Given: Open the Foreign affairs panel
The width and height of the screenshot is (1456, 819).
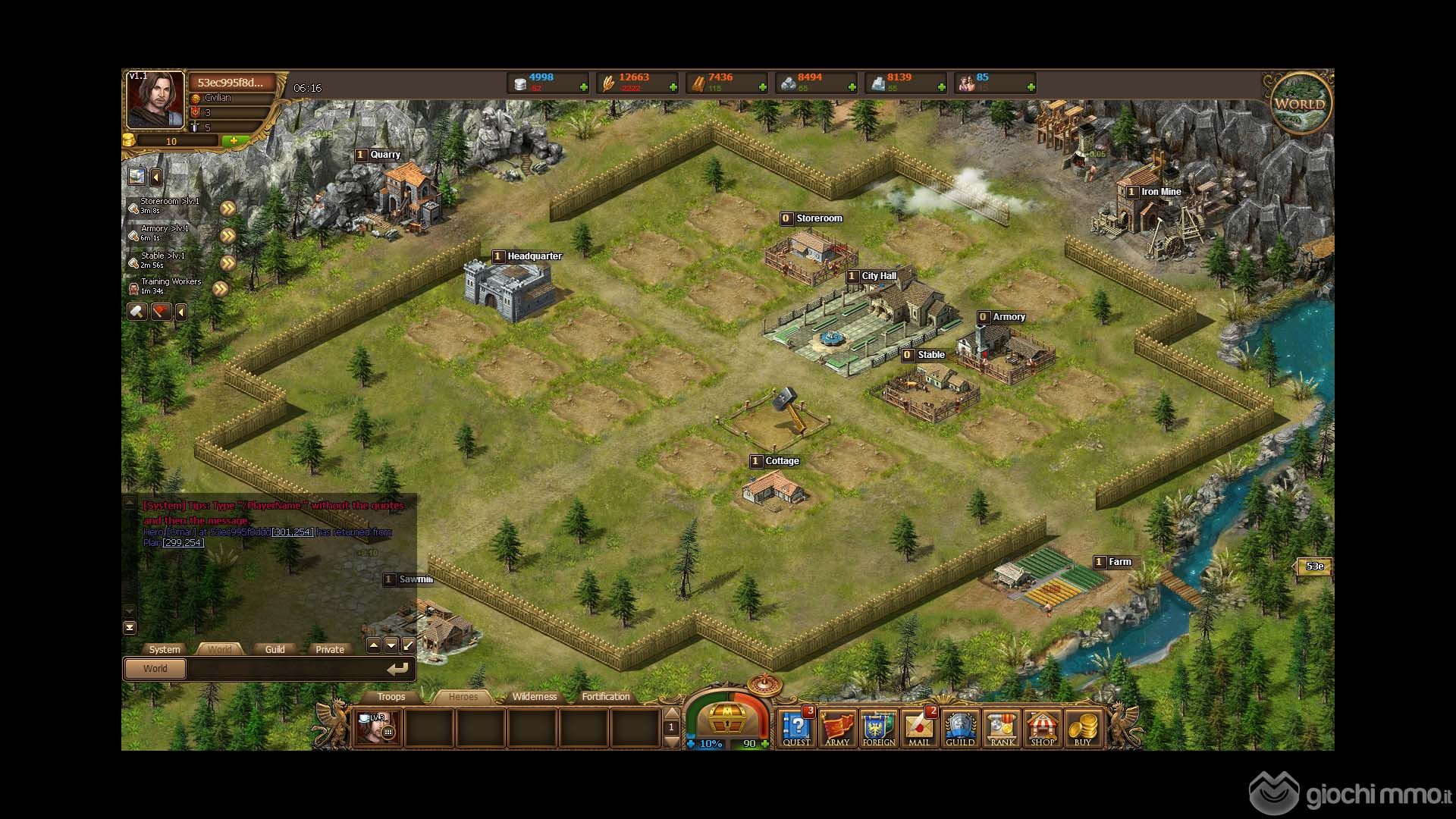Looking at the screenshot, I should (878, 728).
